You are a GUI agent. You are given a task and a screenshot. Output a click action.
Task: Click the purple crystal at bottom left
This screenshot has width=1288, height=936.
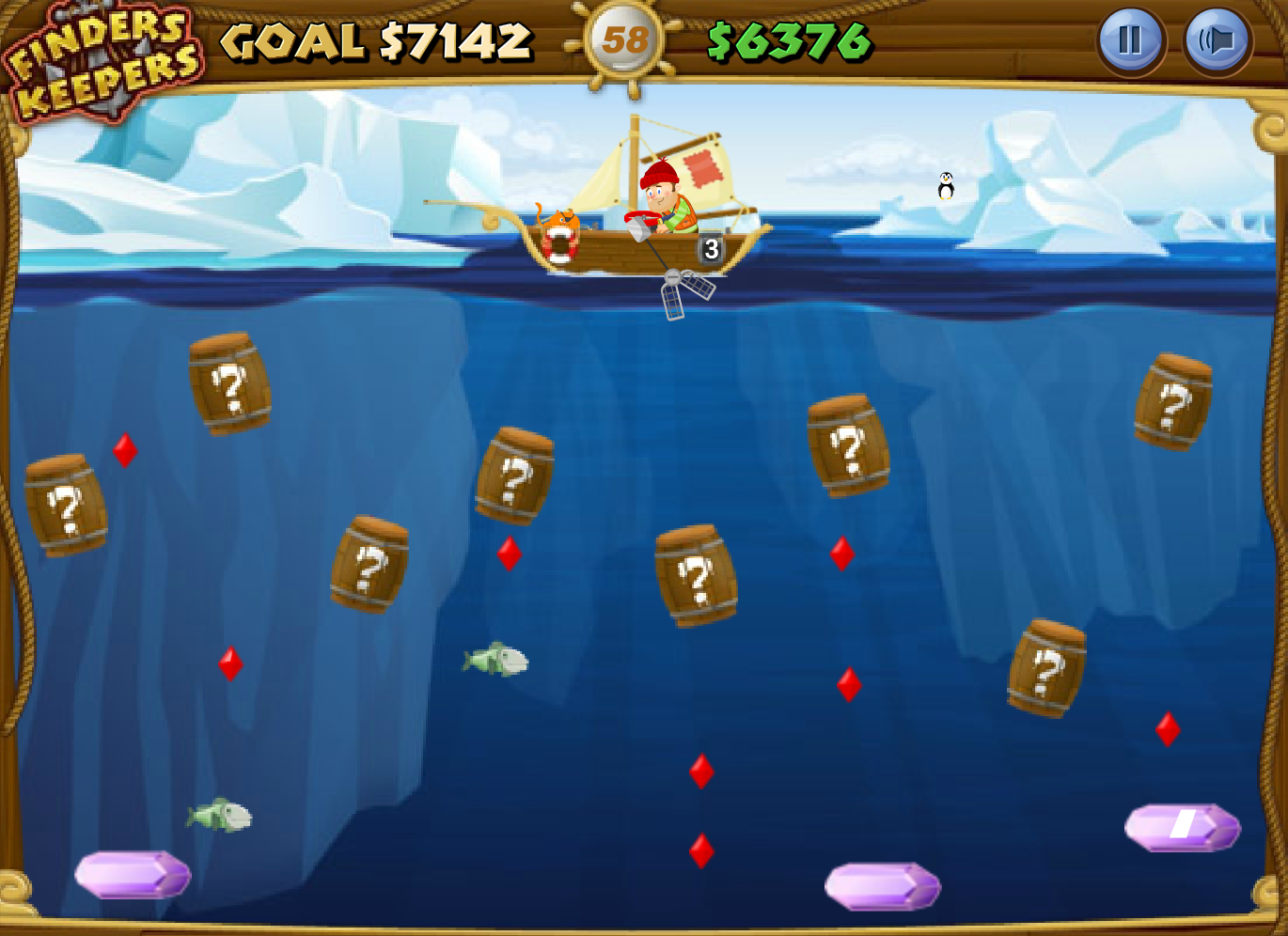tap(132, 874)
